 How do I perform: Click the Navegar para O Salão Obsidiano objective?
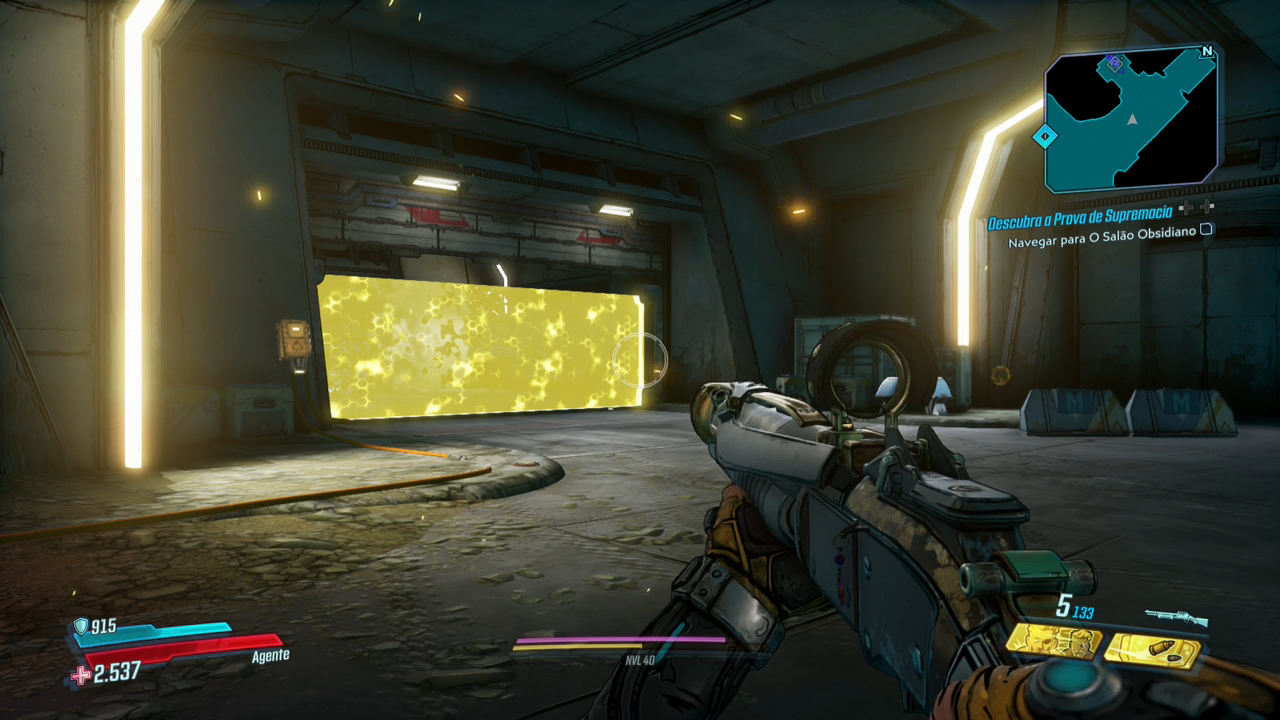[x=1102, y=243]
